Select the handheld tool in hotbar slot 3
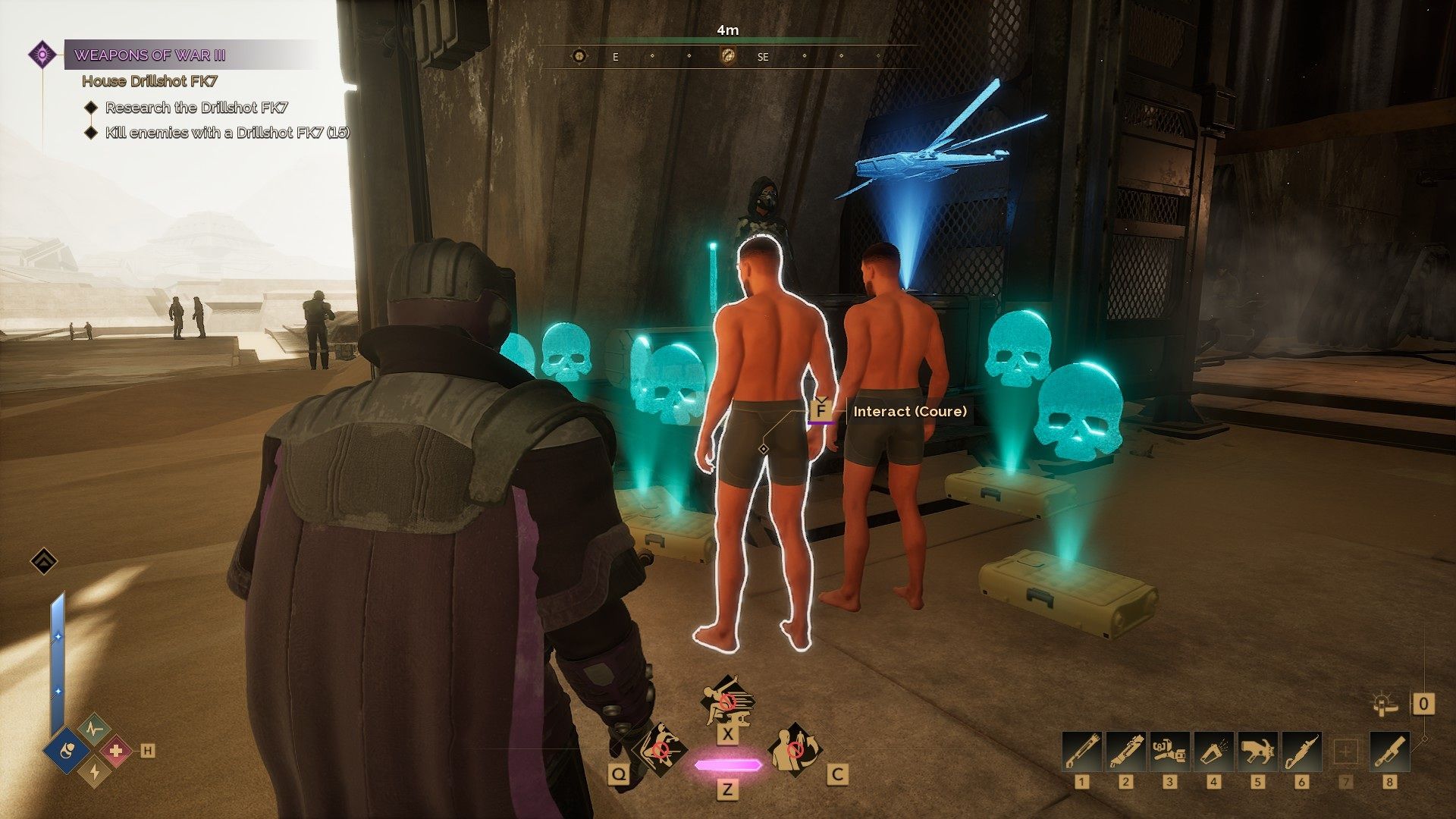Screen dimensions: 1456x819 pos(1169,752)
